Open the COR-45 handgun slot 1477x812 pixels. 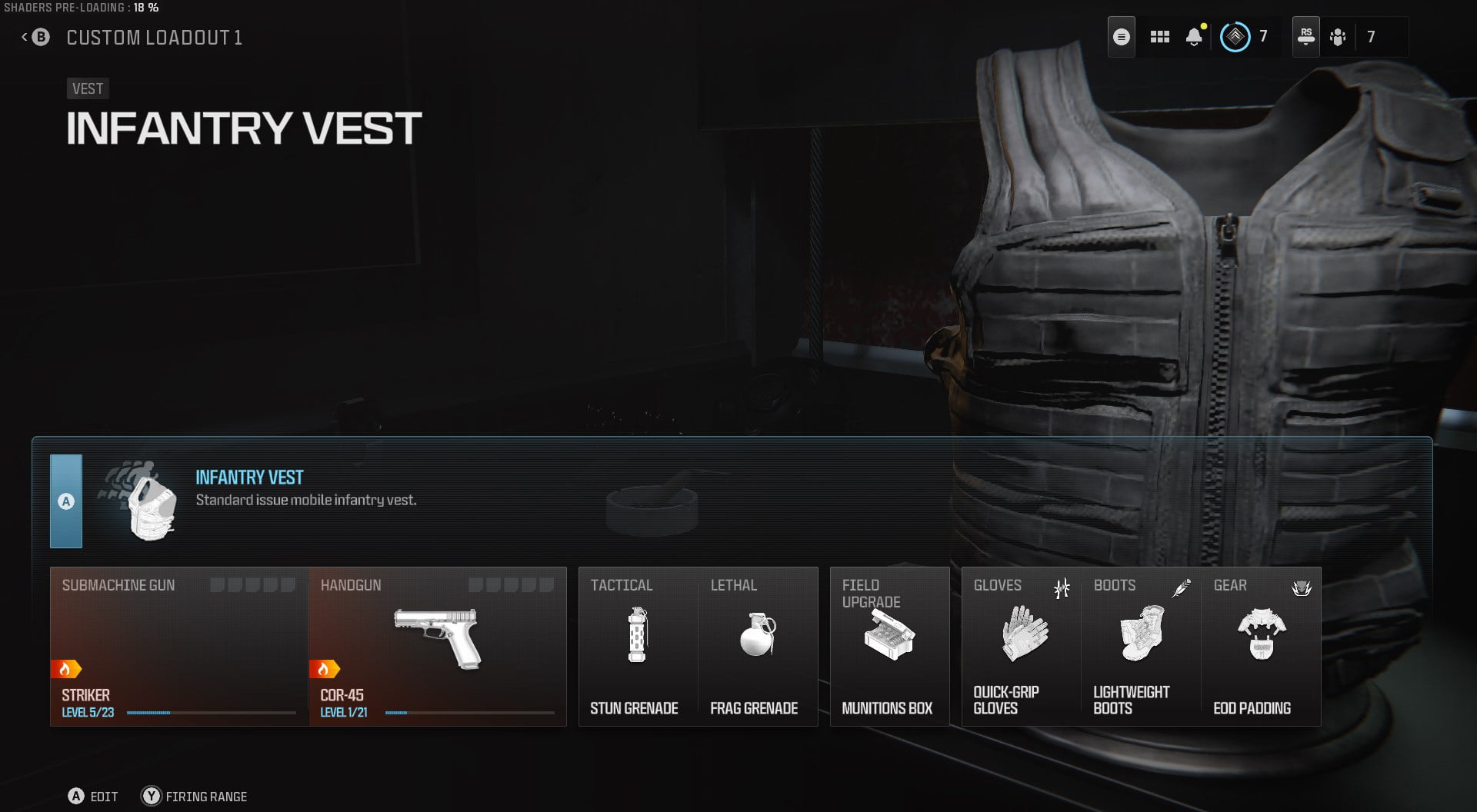(x=437, y=646)
